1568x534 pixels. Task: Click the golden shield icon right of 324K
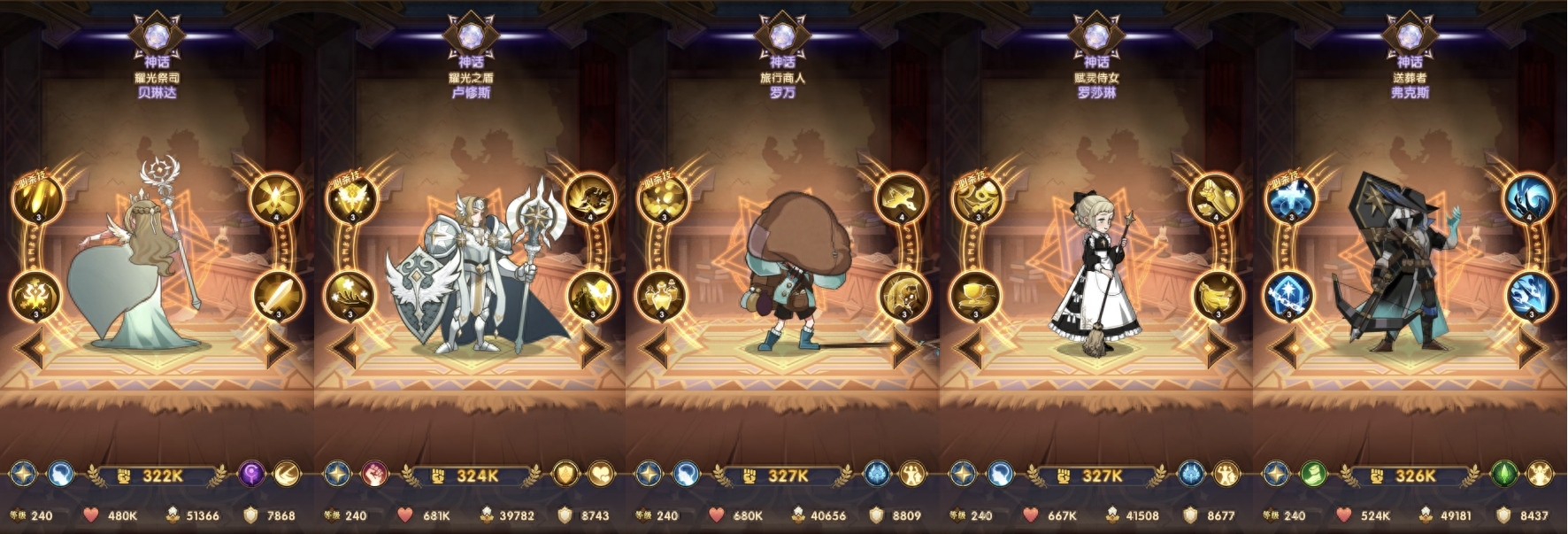565,475
